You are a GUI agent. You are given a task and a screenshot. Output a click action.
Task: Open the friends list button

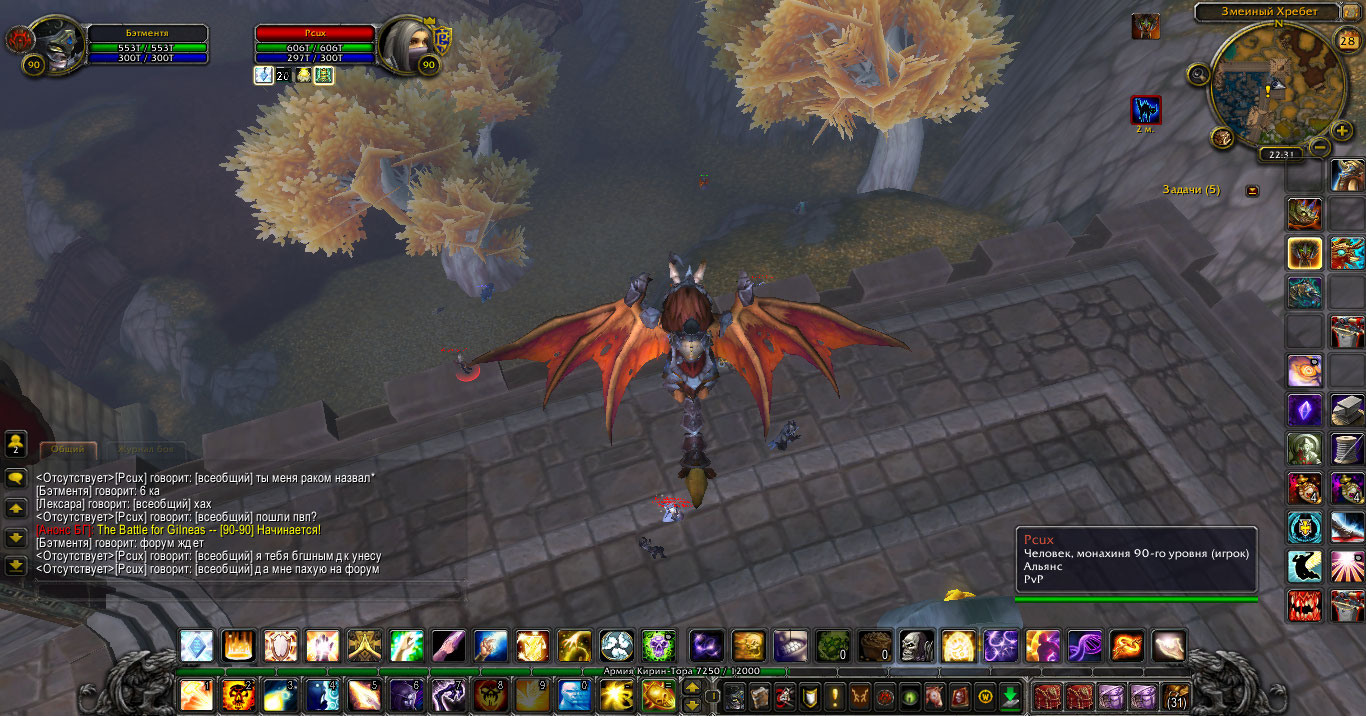15,442
